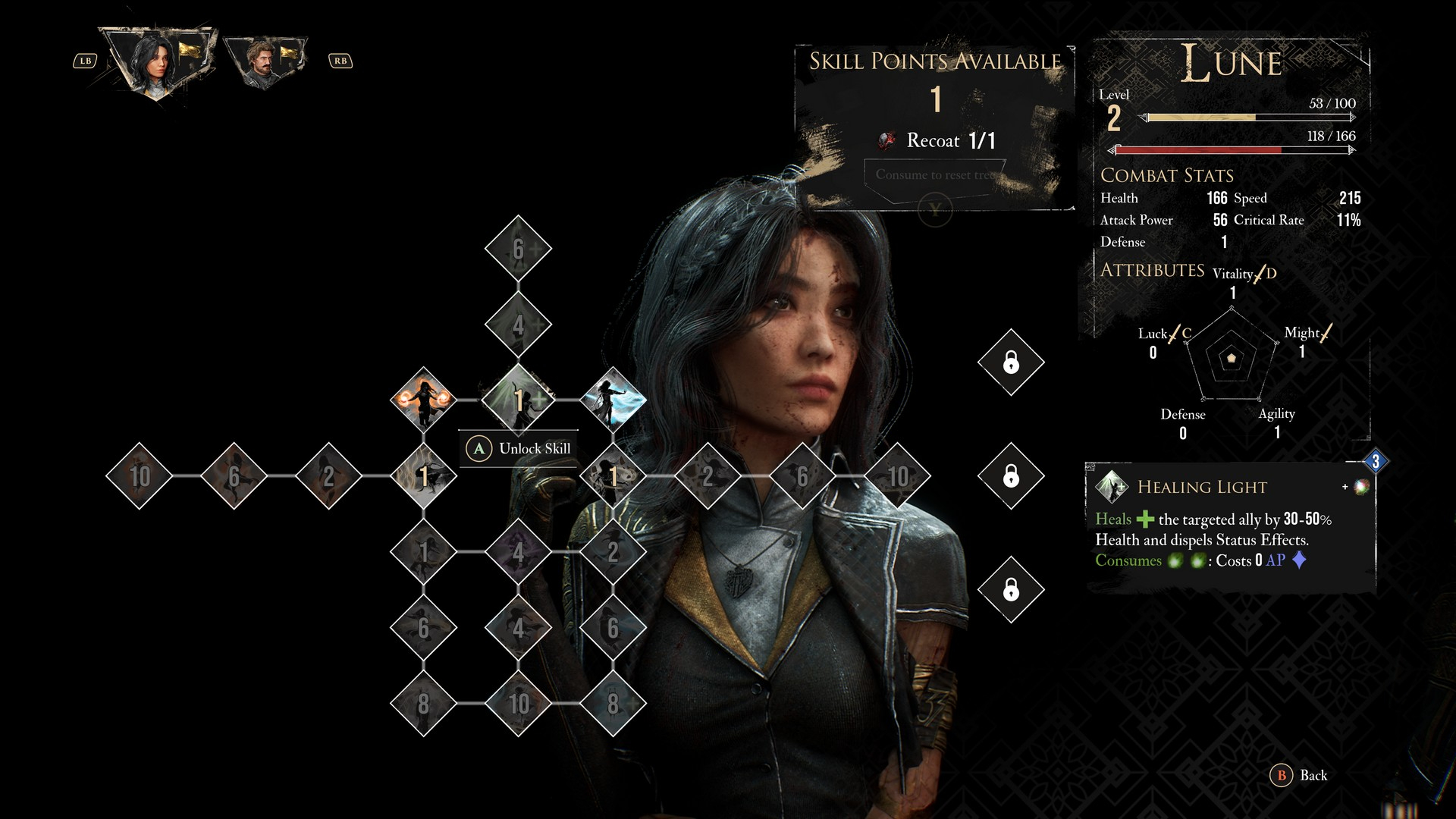Click the Consume to reset tree button

(935, 175)
